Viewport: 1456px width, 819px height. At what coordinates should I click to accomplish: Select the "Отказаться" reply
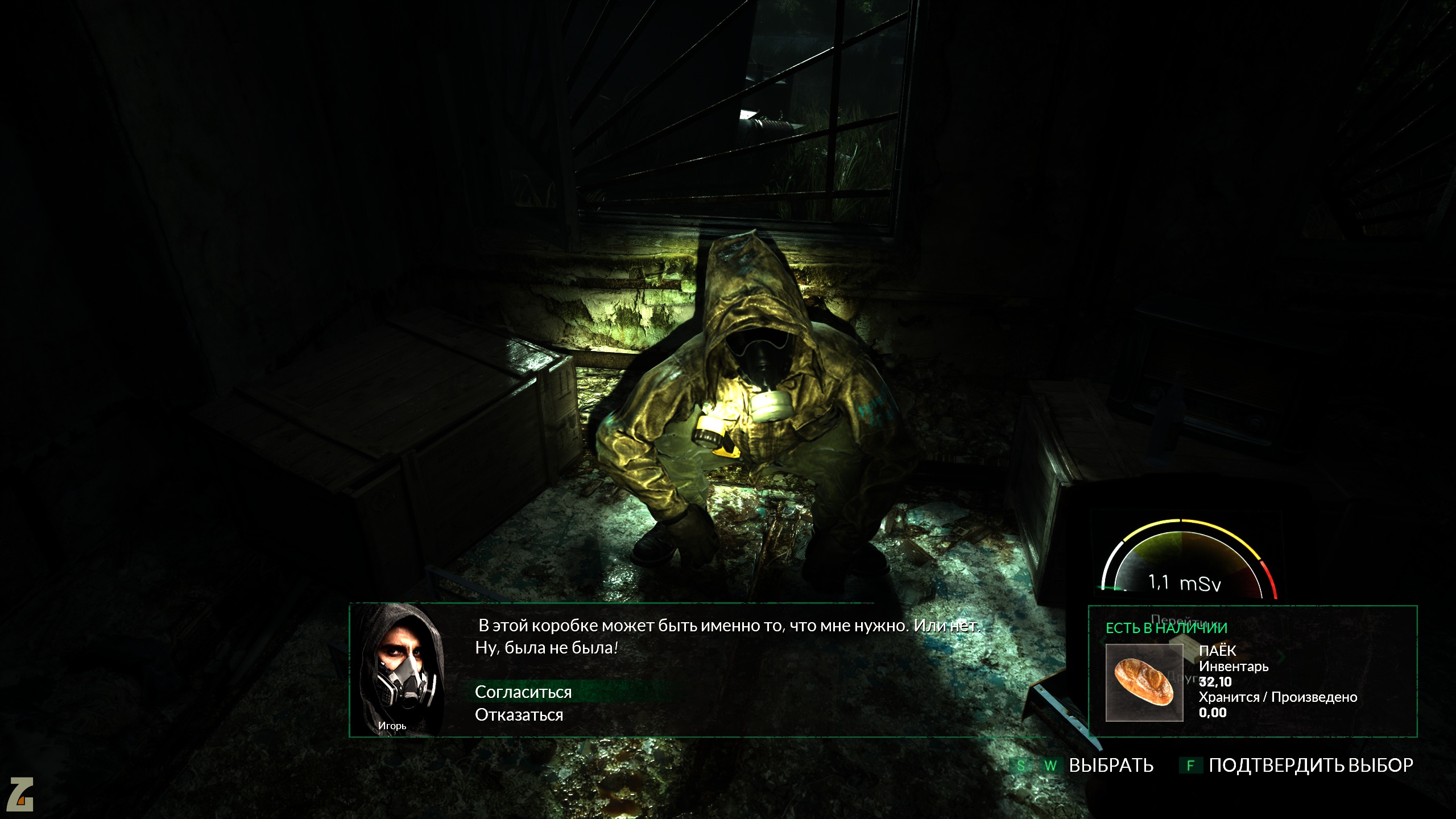519,715
